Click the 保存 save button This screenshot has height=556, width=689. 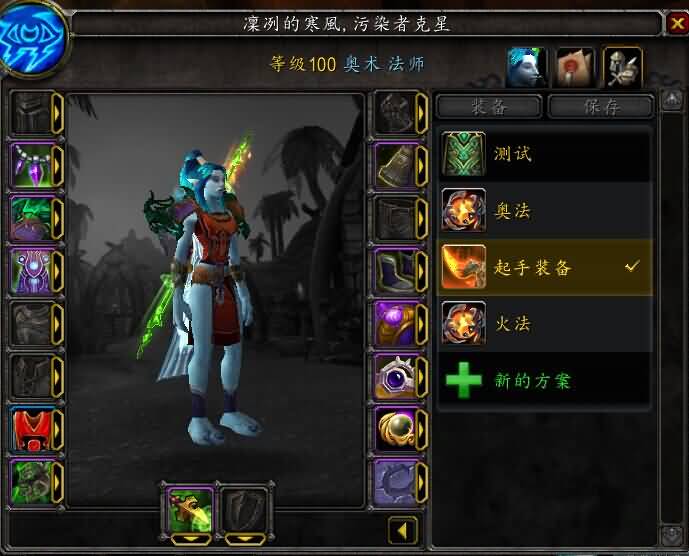pos(600,106)
